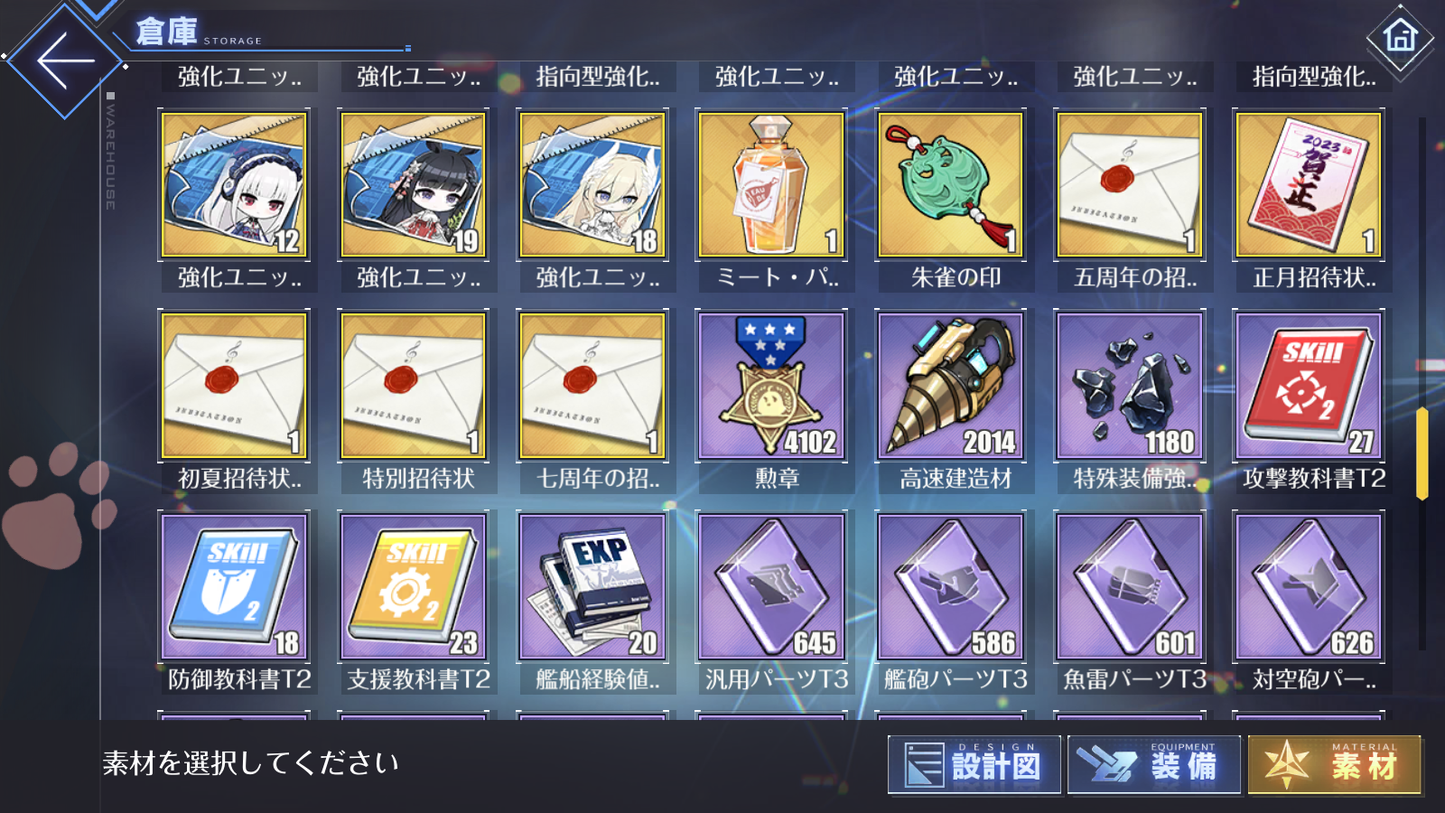Switch to the 設計図 blueprint tab
1445x813 pixels.
973,764
